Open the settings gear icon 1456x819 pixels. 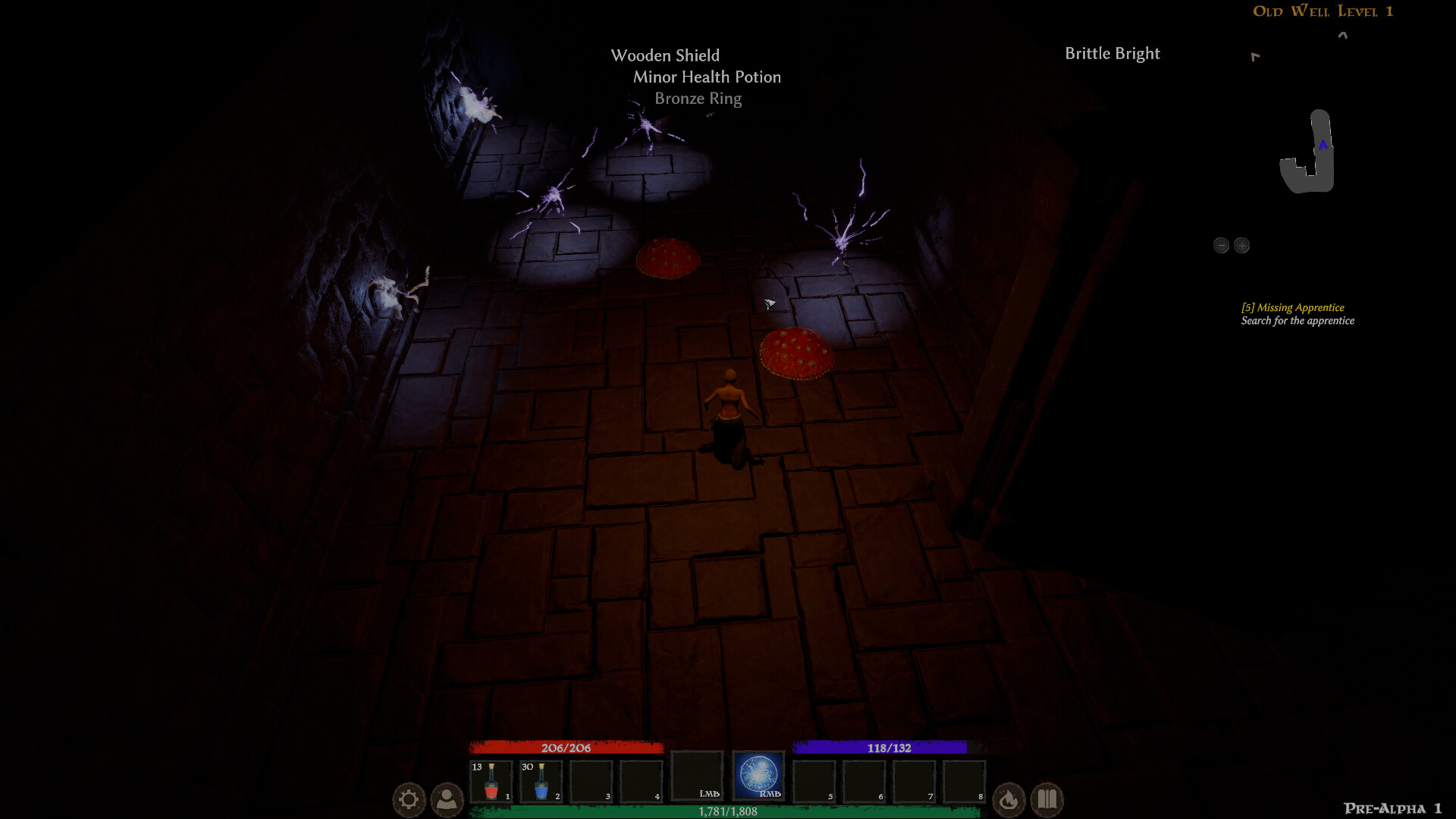point(408,799)
